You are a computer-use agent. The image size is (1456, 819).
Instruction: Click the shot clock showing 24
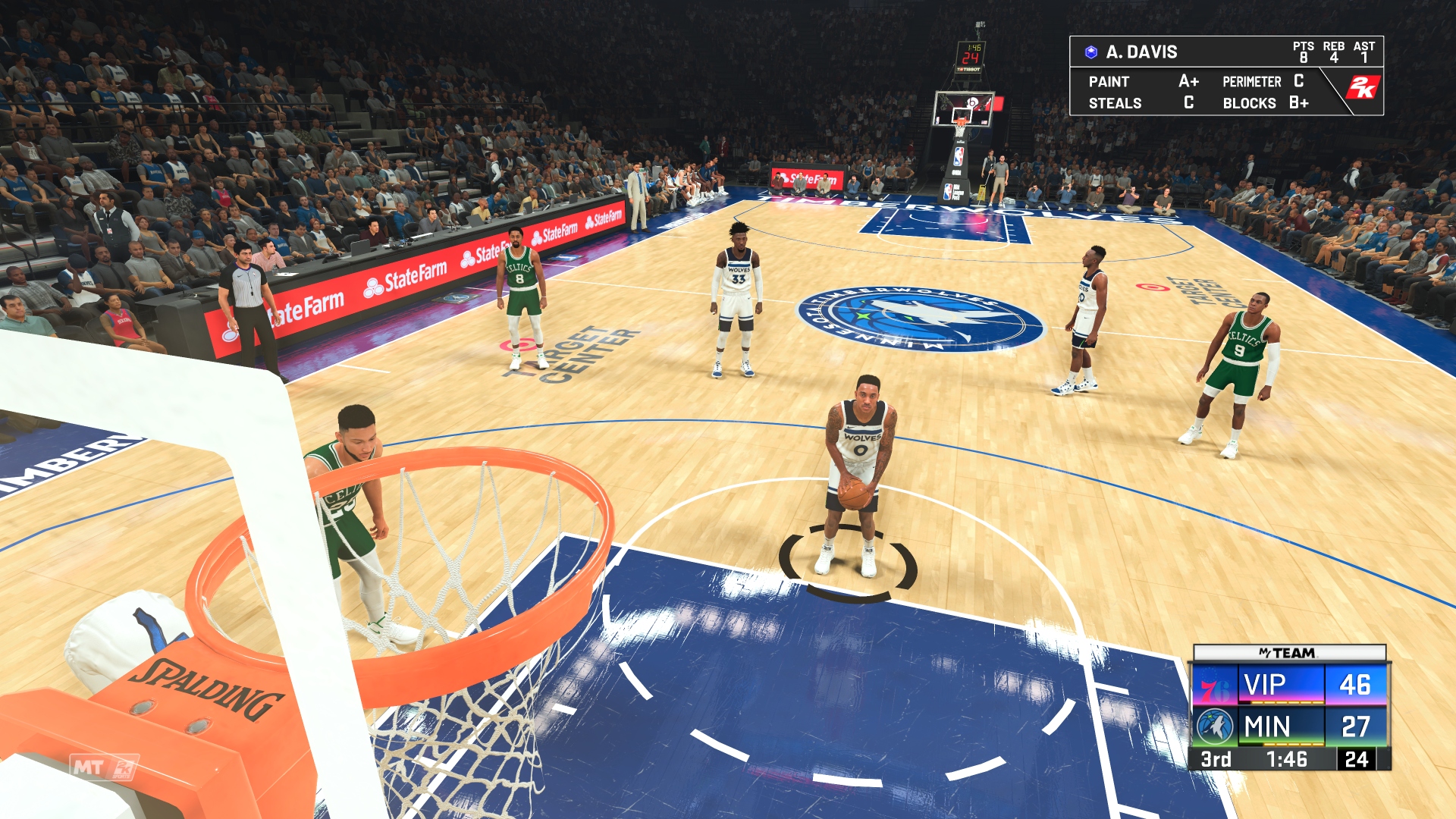click(x=1357, y=760)
